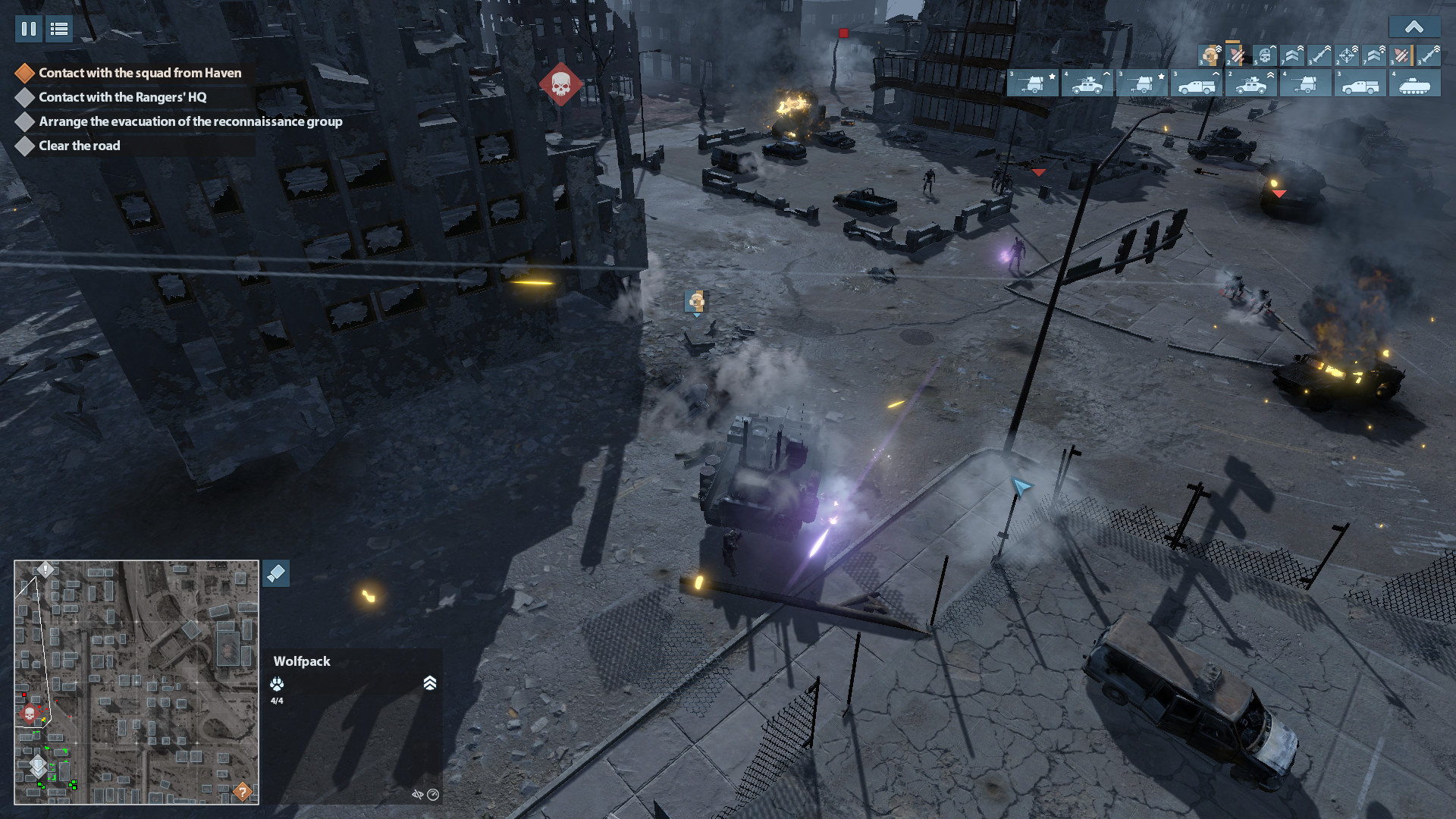Click the double-chevron rank badge on Wolfpack card
1456x819 pixels.
click(430, 683)
